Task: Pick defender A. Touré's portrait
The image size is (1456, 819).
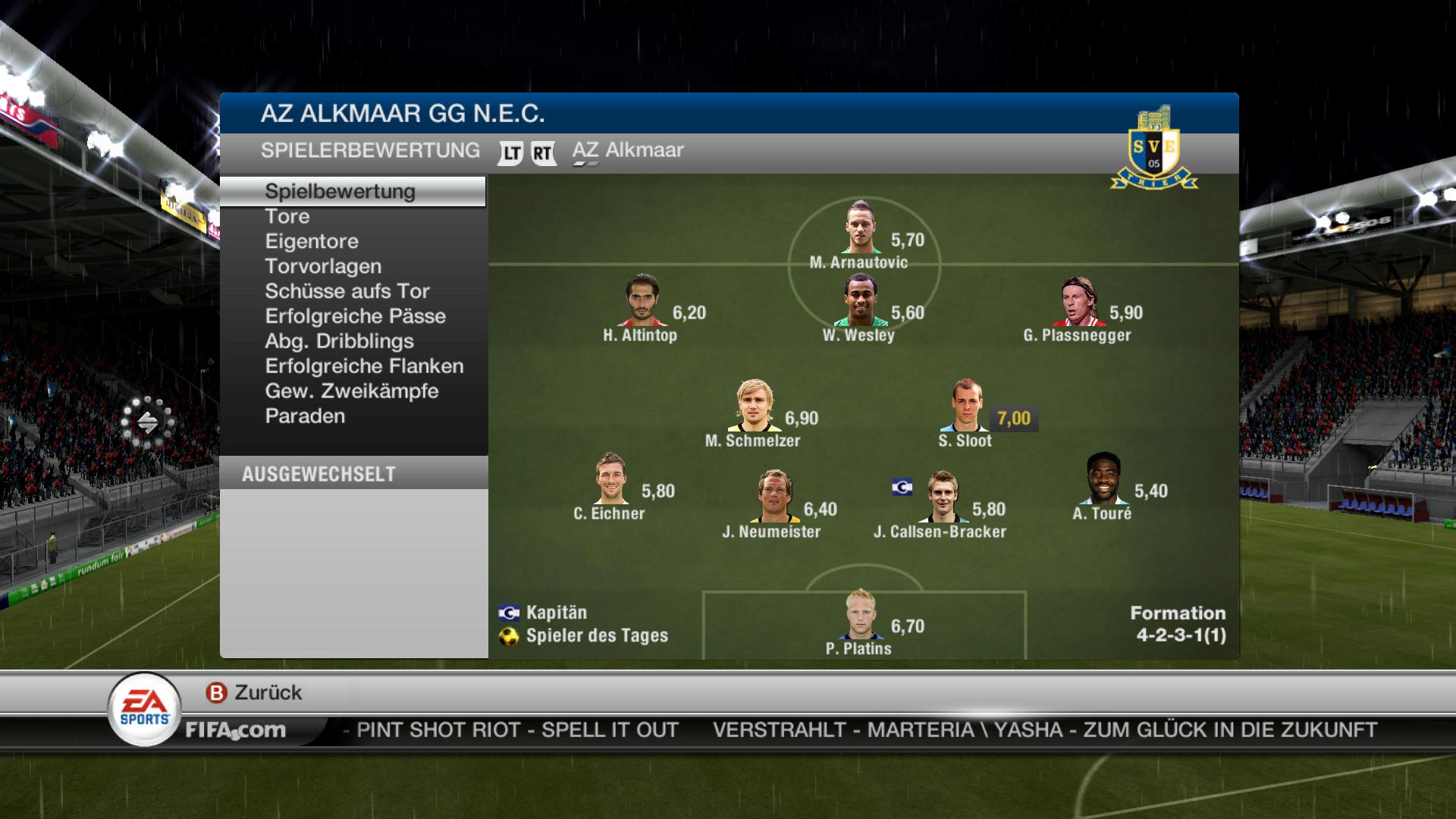Action: pyautogui.click(x=1103, y=479)
